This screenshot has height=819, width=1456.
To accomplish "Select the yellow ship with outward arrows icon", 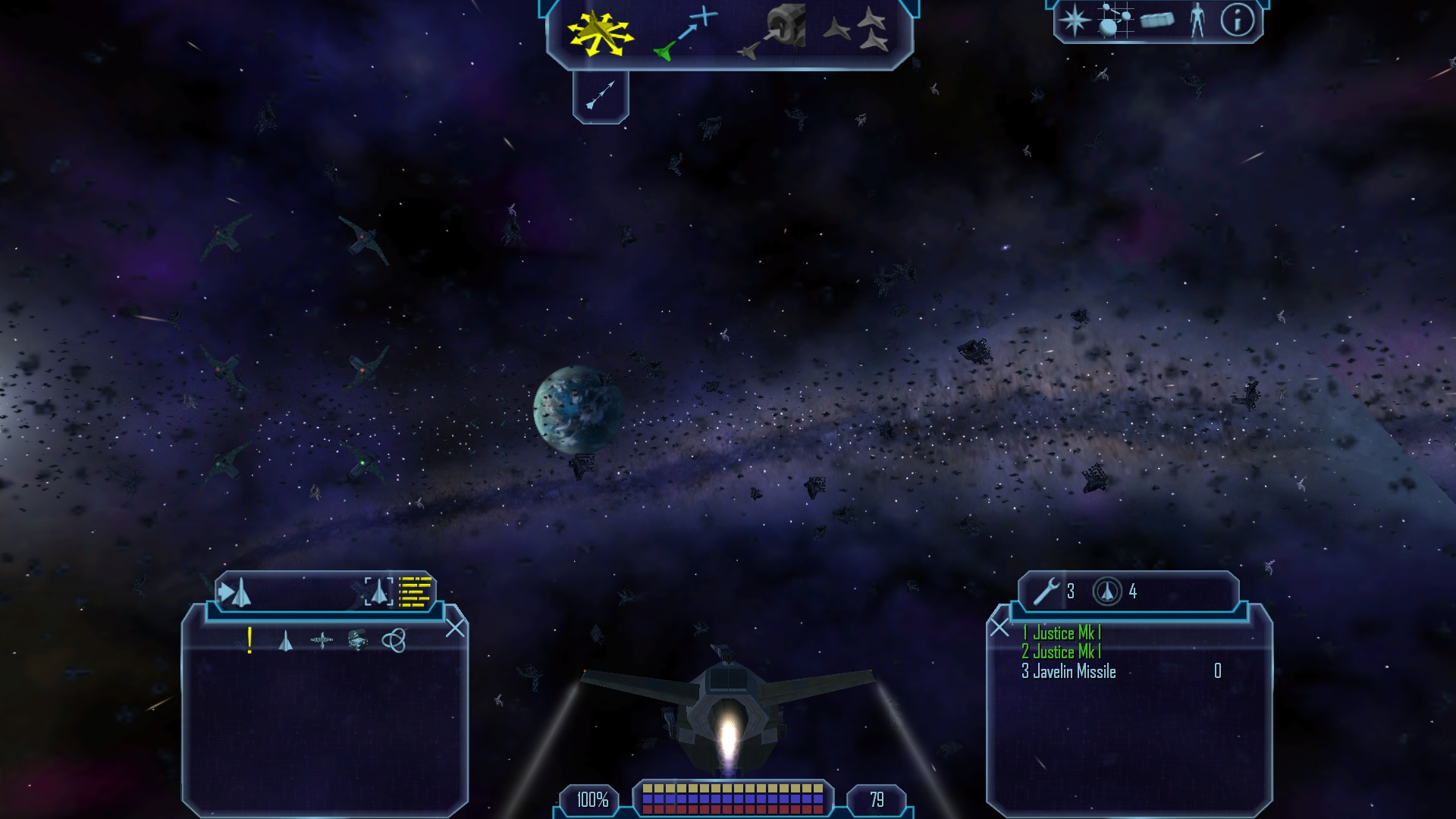I will [x=600, y=34].
